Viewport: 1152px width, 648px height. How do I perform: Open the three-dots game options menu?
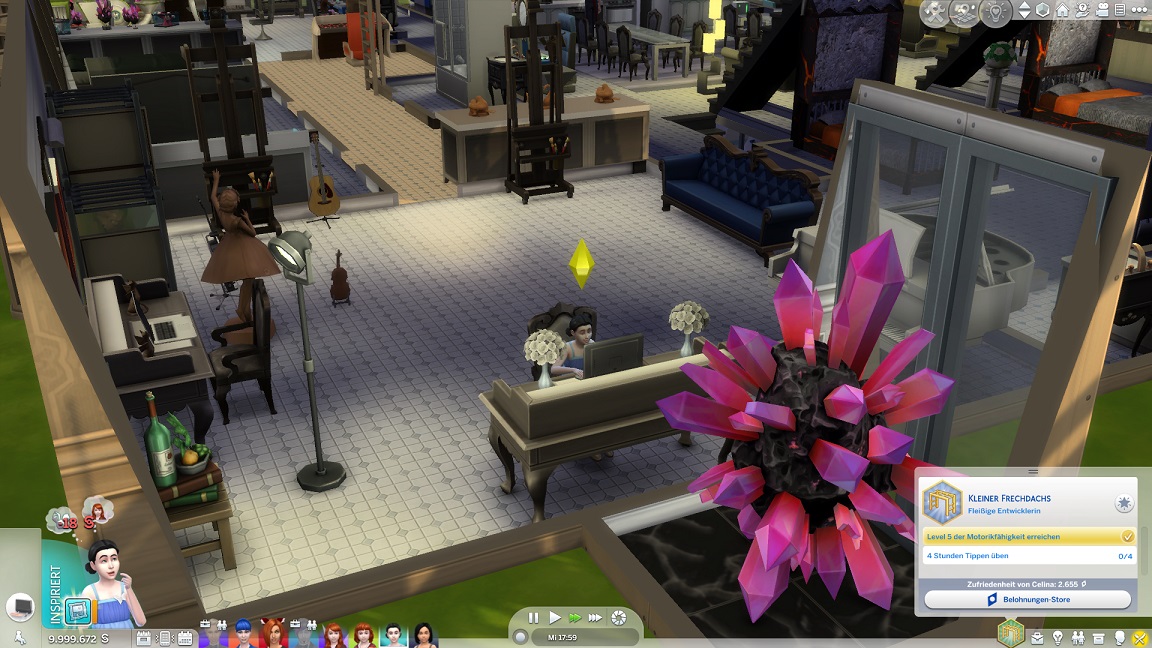coord(1140,10)
